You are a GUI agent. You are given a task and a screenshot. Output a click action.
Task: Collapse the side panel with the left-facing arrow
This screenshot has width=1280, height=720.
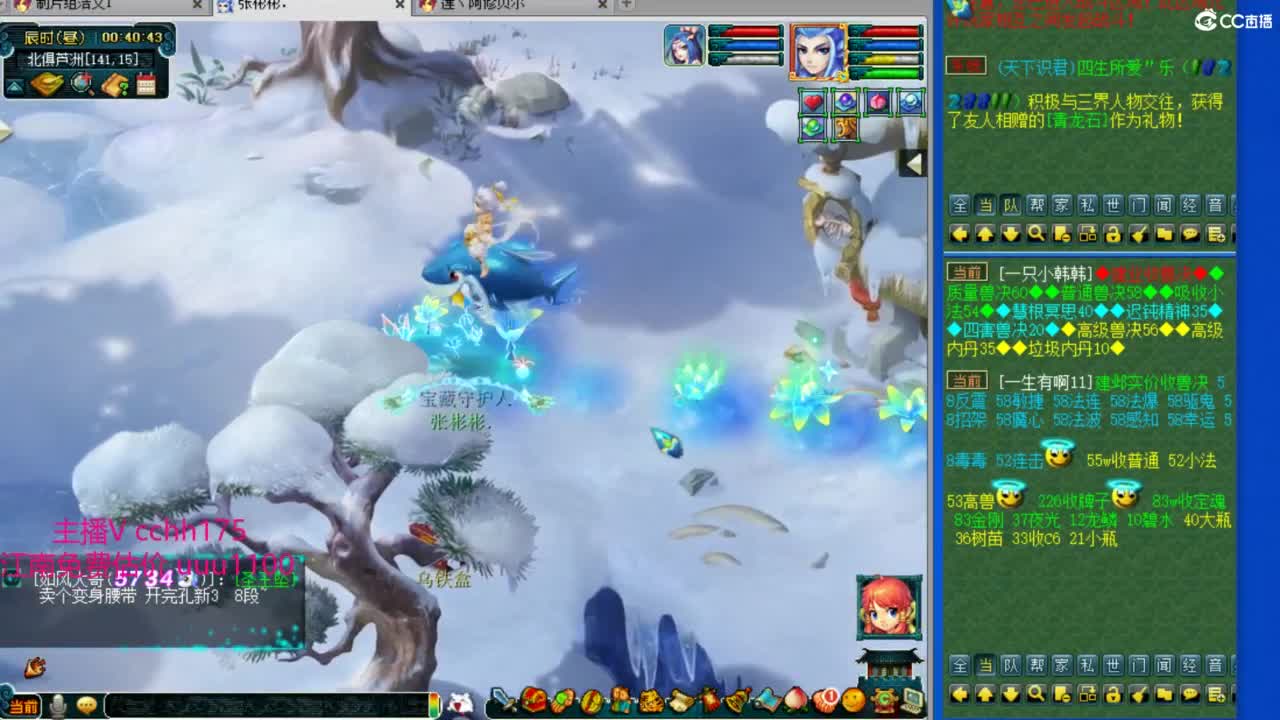point(913,160)
